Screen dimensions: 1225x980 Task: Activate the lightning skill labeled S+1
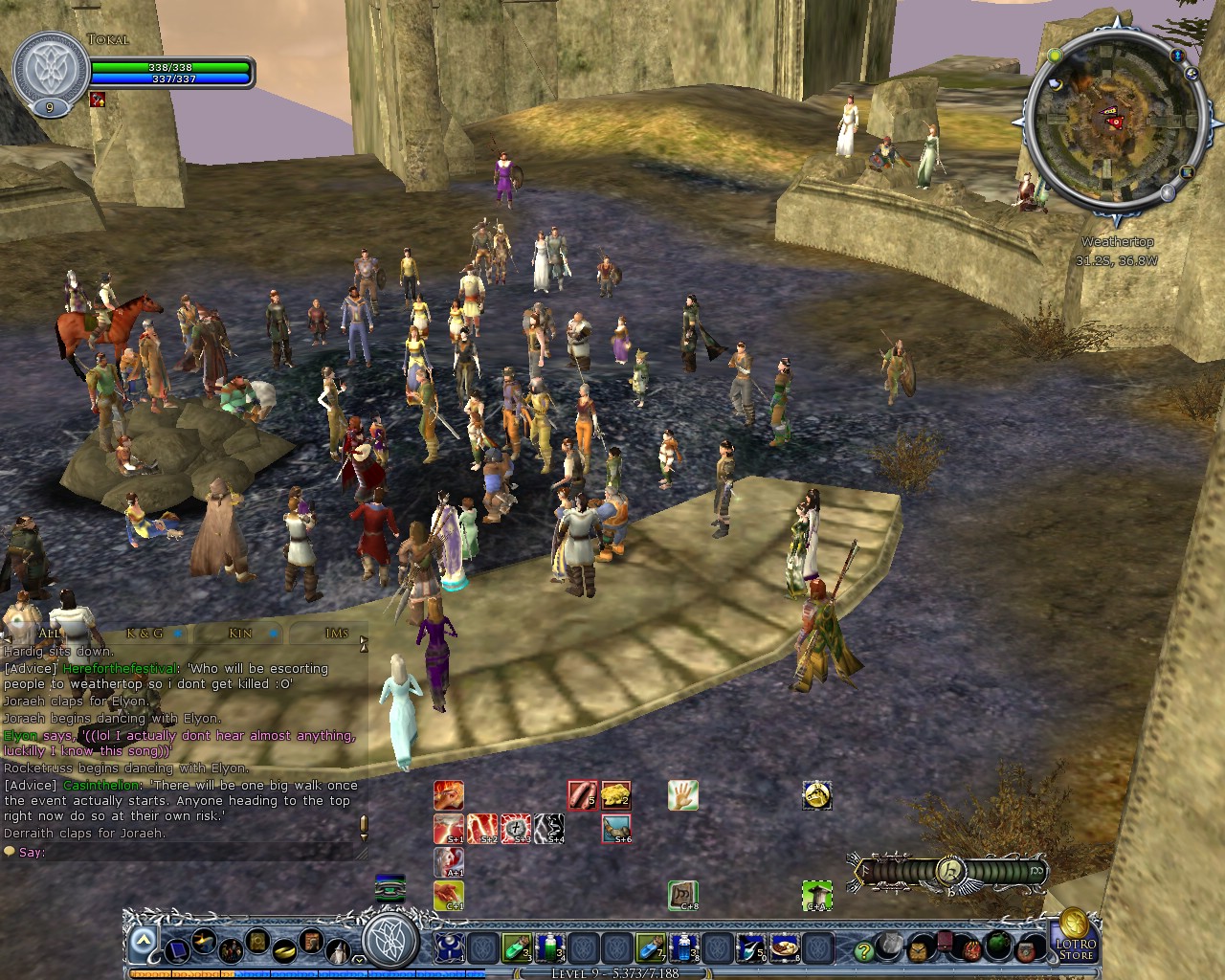tap(448, 828)
